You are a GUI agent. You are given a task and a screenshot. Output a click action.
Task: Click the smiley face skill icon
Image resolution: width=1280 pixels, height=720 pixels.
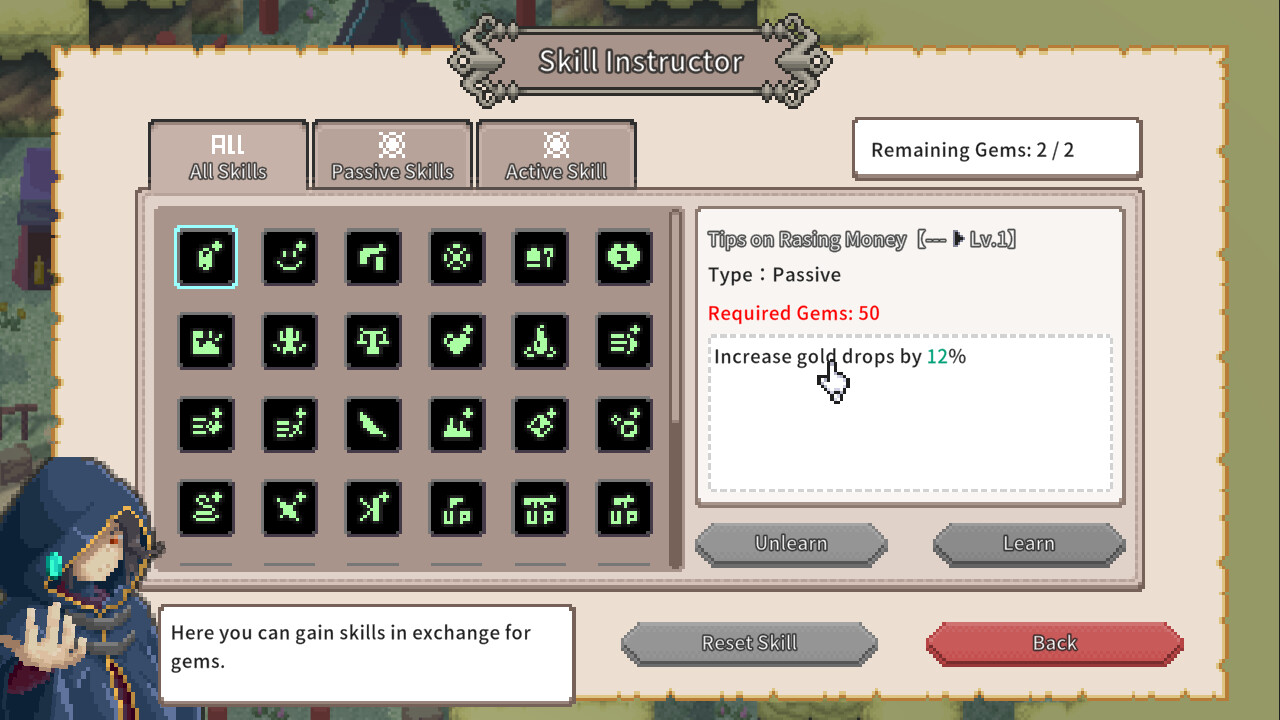coord(290,258)
